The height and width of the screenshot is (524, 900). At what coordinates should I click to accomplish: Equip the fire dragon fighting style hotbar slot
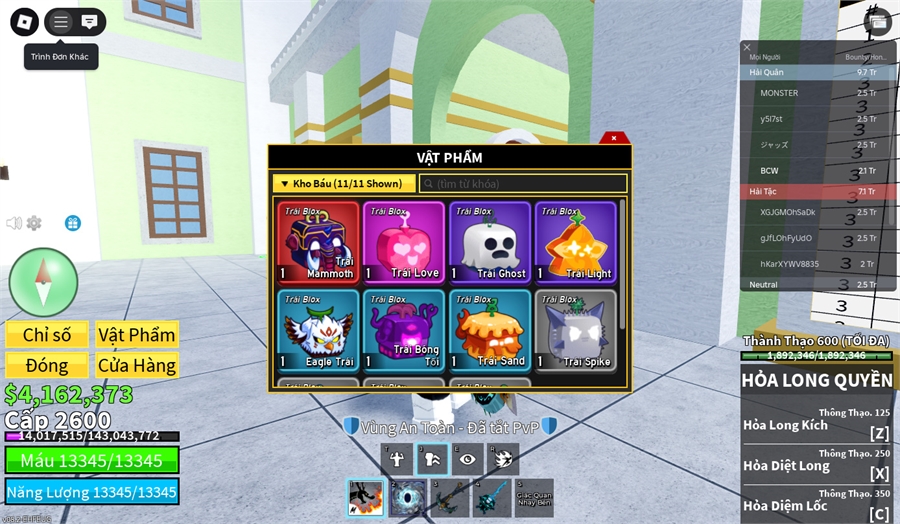[365, 497]
